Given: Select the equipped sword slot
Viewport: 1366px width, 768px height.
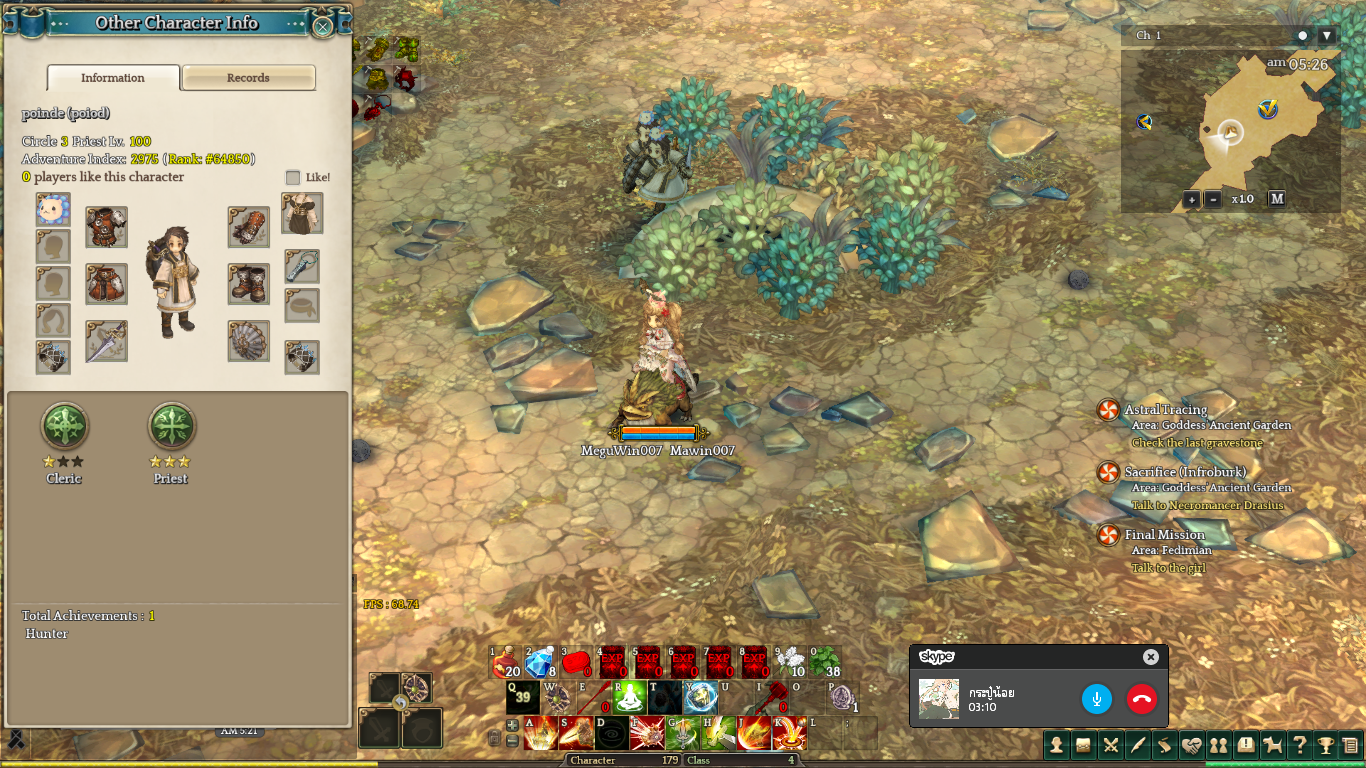Looking at the screenshot, I should [106, 341].
